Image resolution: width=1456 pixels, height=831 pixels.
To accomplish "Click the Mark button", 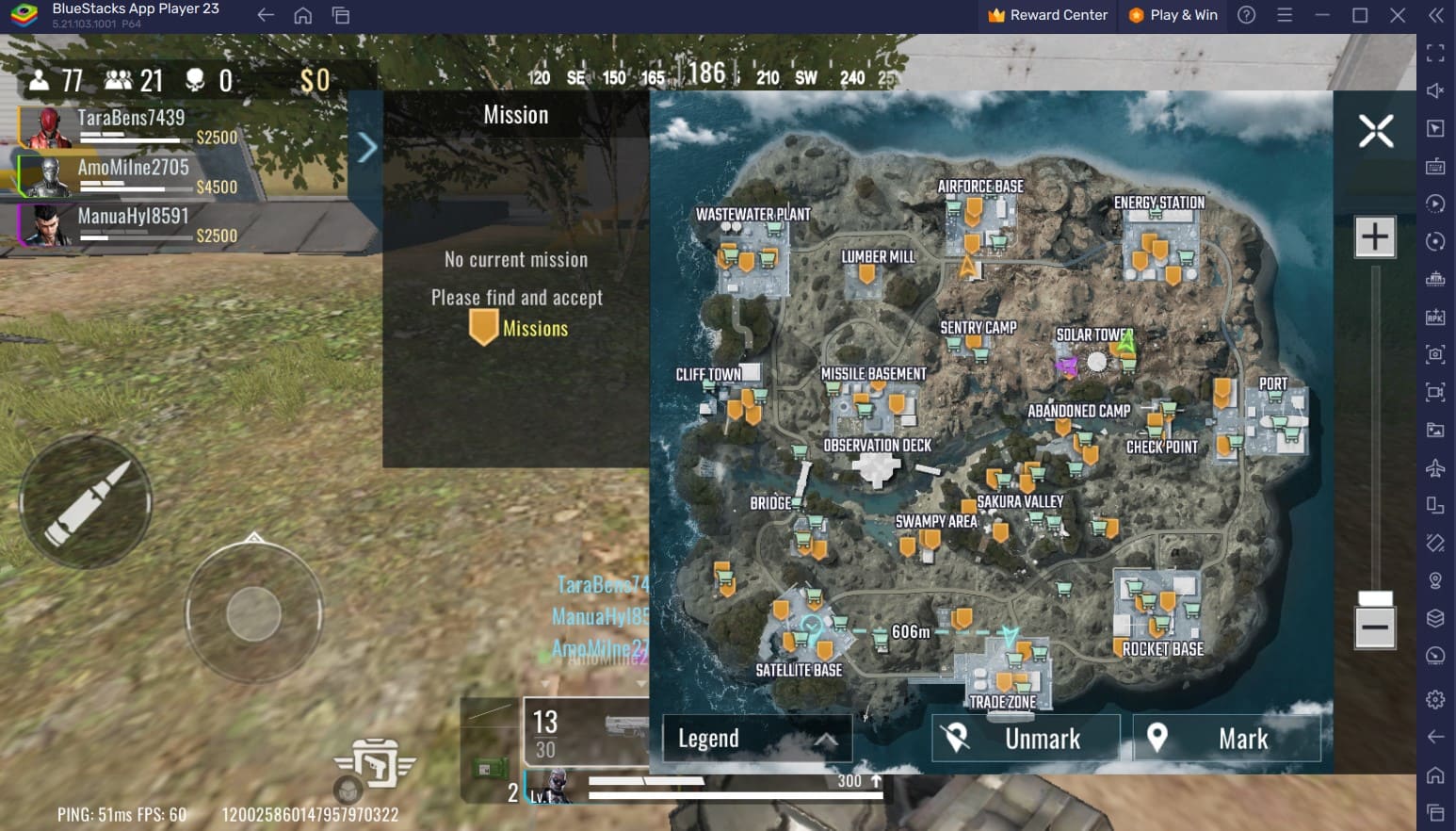I will coord(1226,739).
